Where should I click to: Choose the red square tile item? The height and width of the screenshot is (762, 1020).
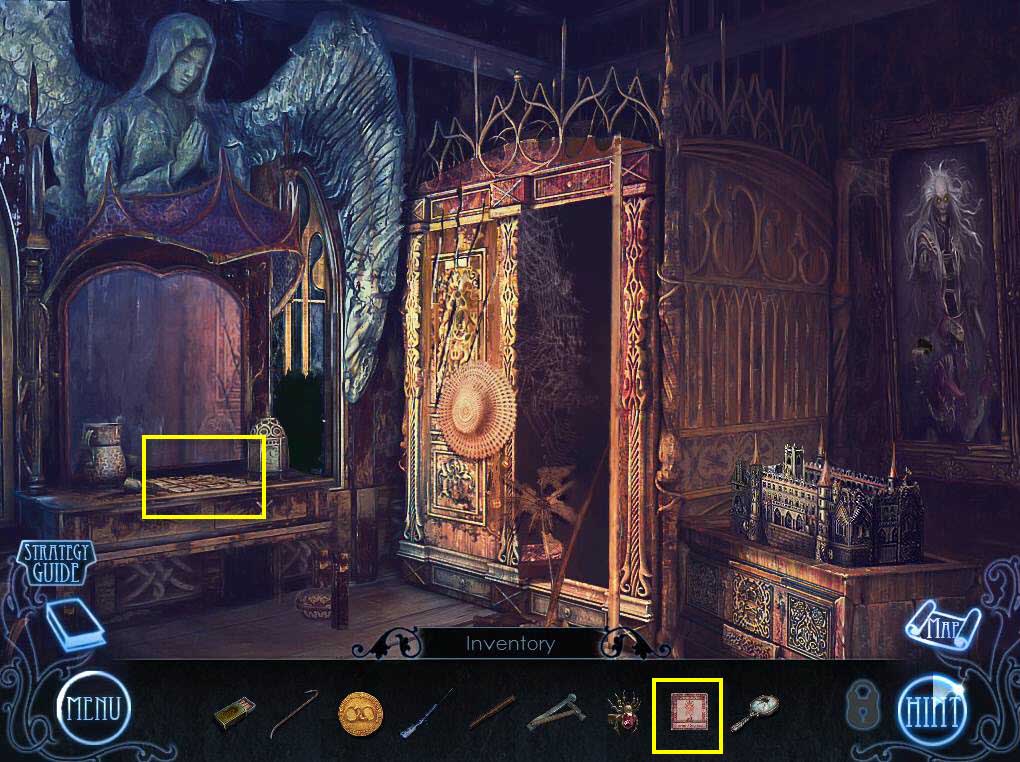(687, 714)
